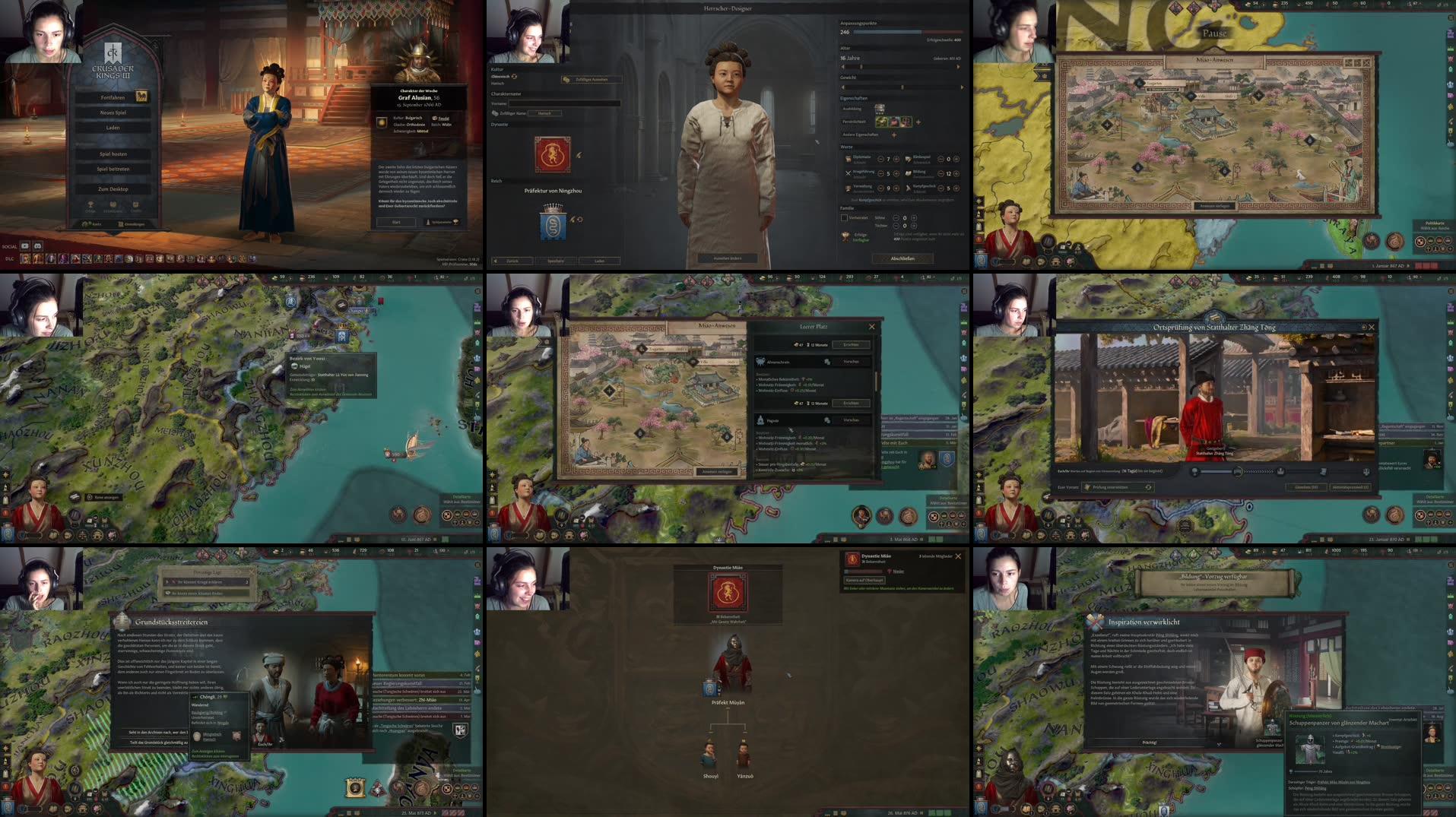Click Prächtig! to acknowledge the inspiration
The height and width of the screenshot is (817, 1456).
(x=1149, y=742)
